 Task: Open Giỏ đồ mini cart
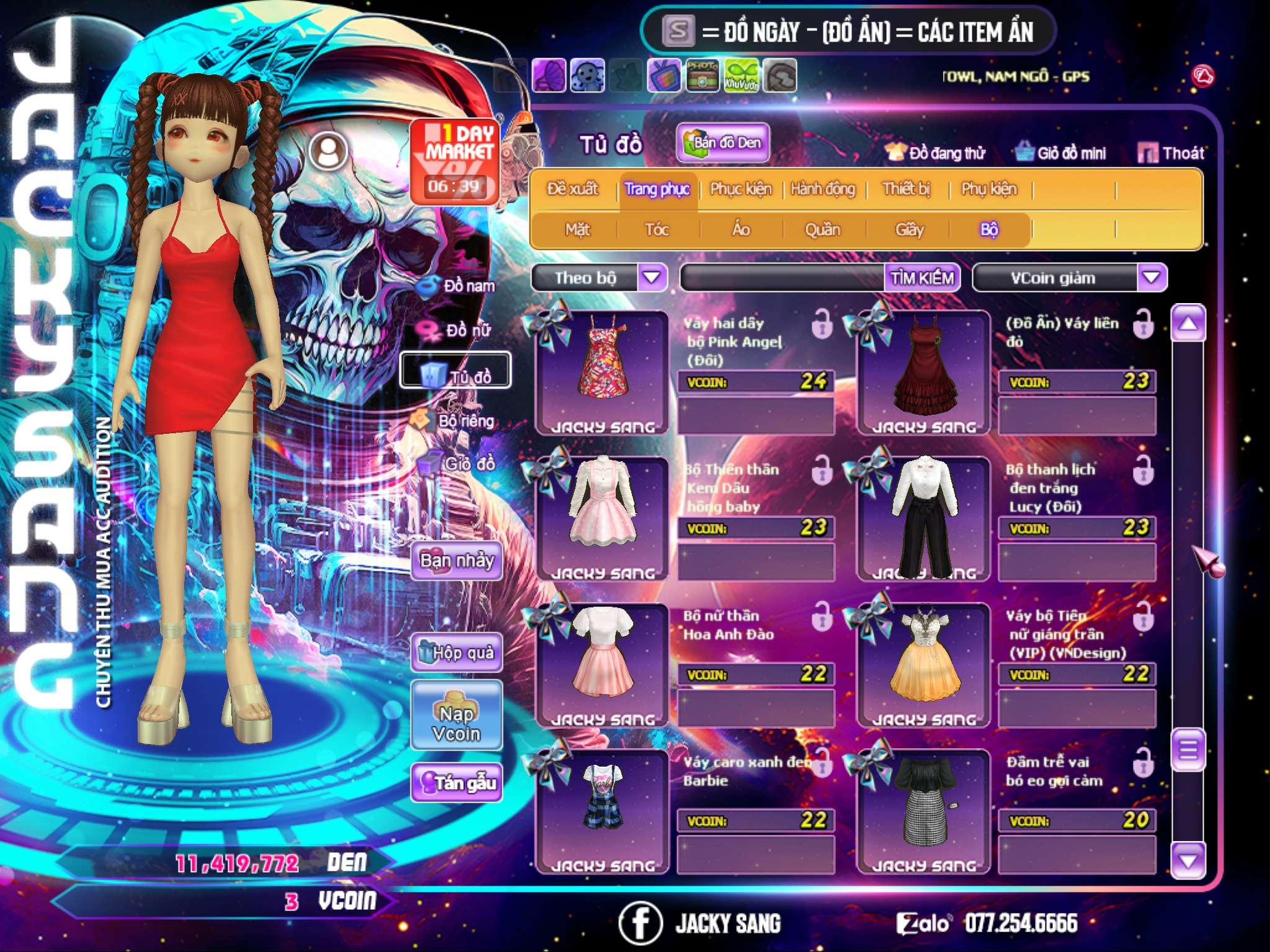(x=1060, y=153)
